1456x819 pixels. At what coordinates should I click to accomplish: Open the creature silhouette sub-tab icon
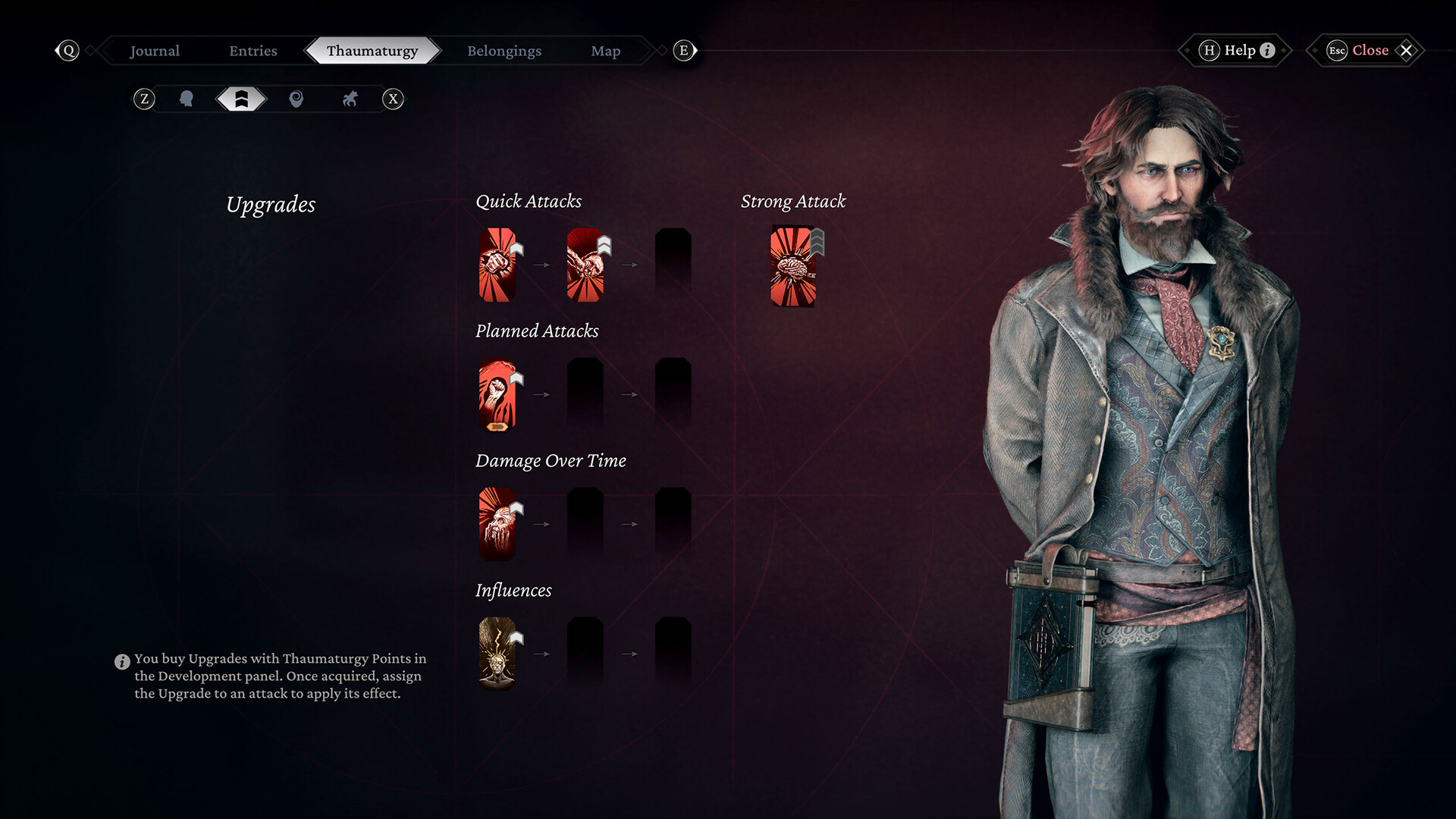350,99
